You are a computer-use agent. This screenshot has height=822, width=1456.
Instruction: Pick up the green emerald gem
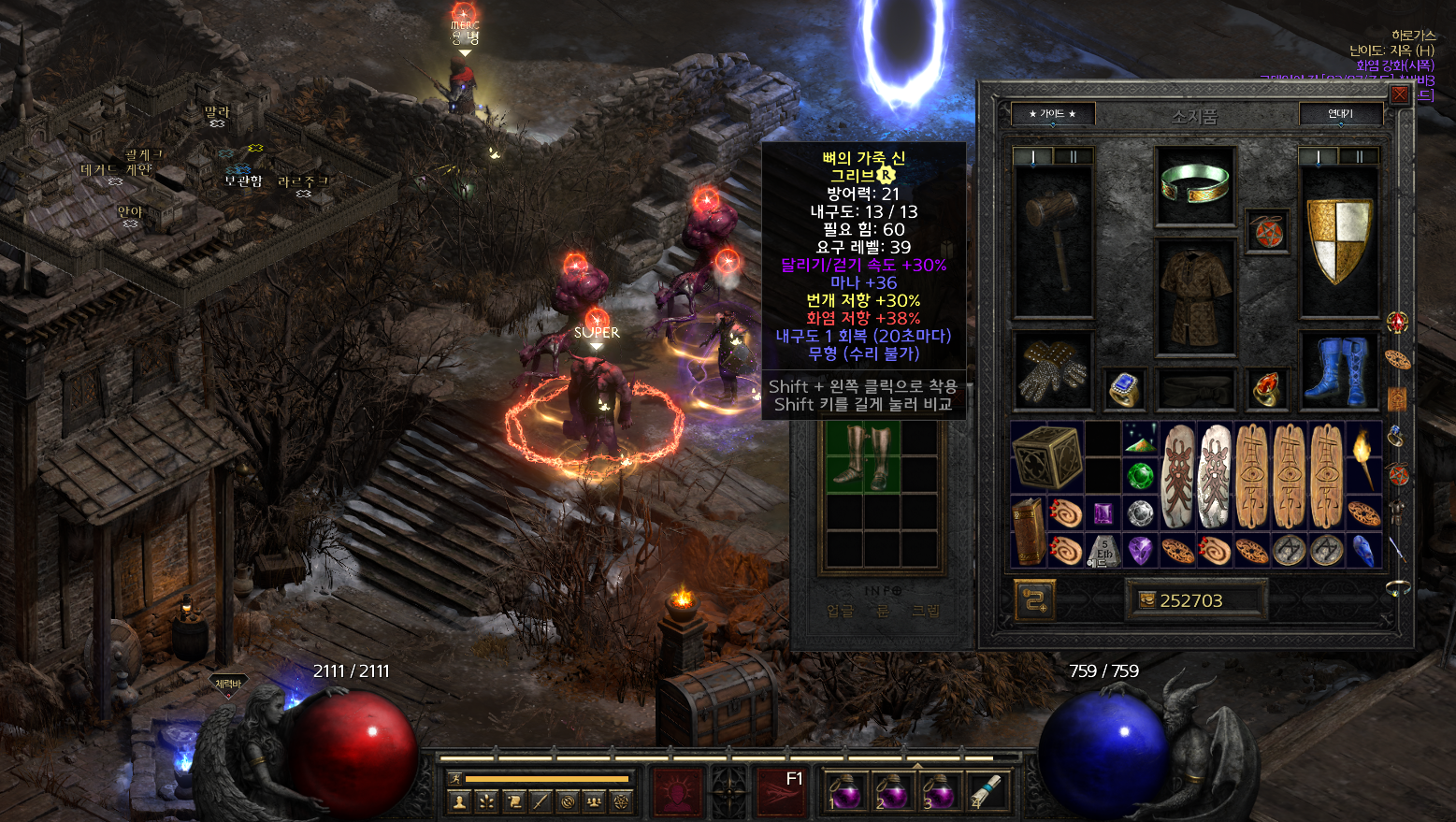tap(1139, 476)
